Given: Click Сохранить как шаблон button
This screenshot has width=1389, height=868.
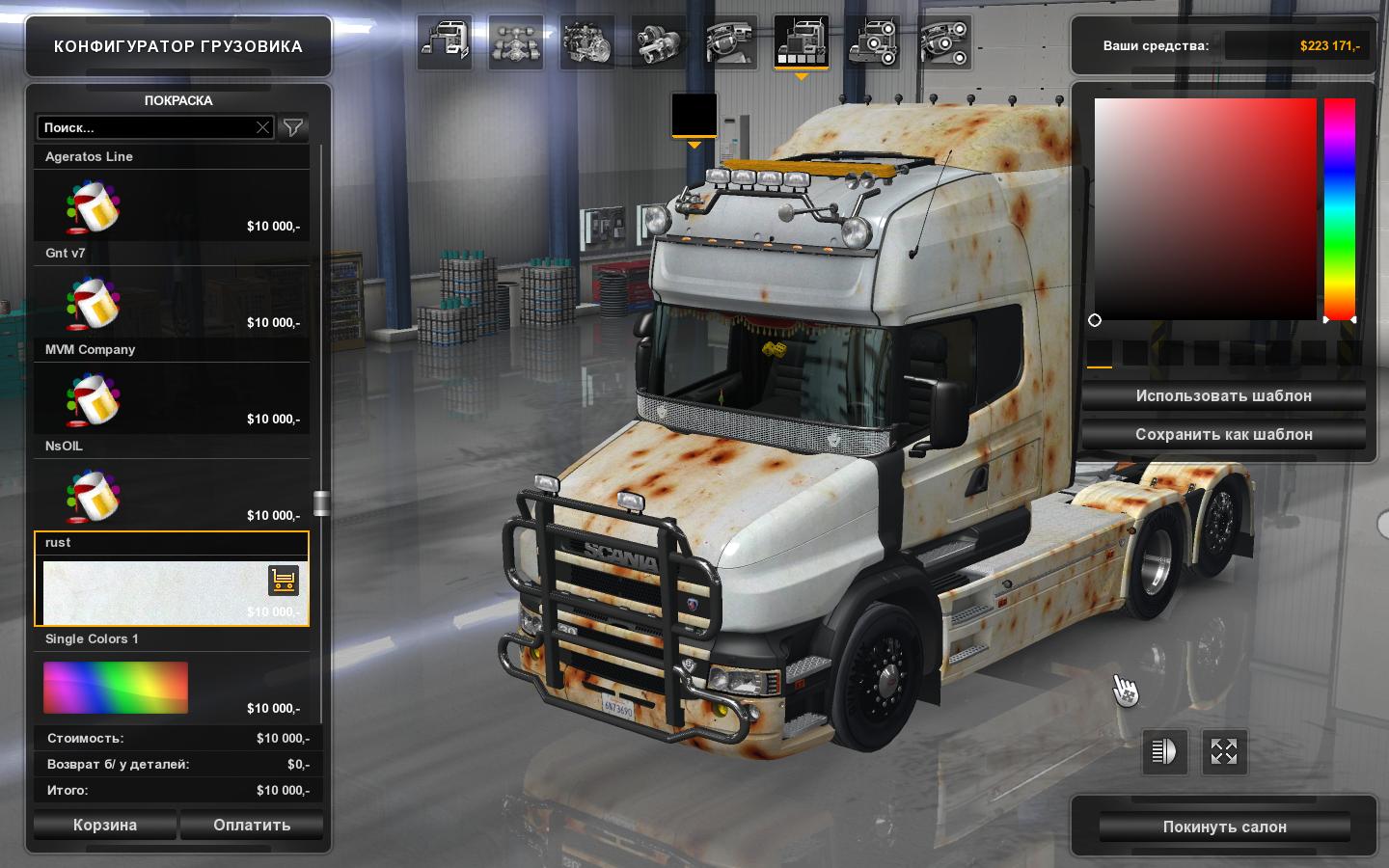Looking at the screenshot, I should [x=1223, y=434].
